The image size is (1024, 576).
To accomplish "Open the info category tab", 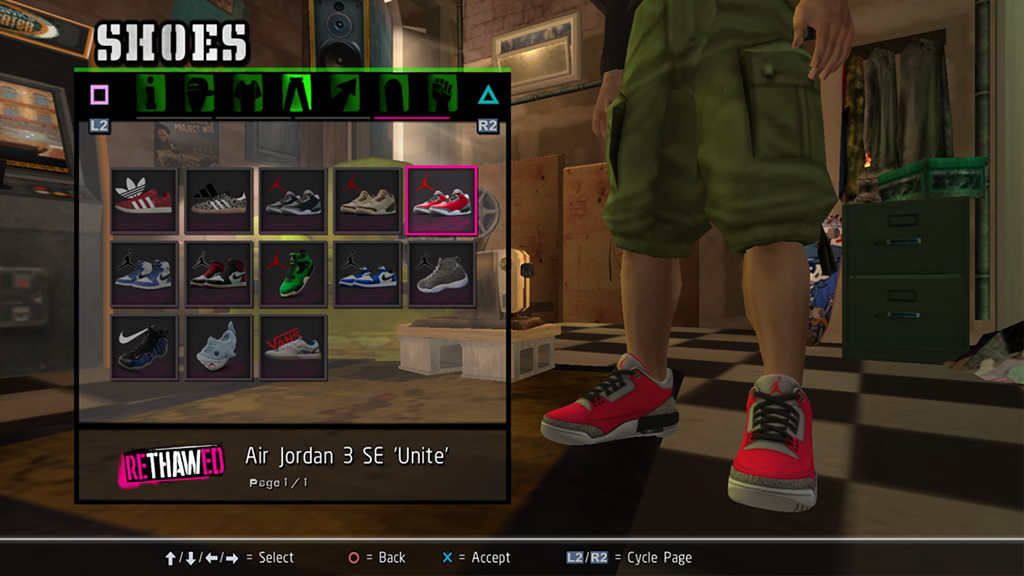I will [x=153, y=95].
